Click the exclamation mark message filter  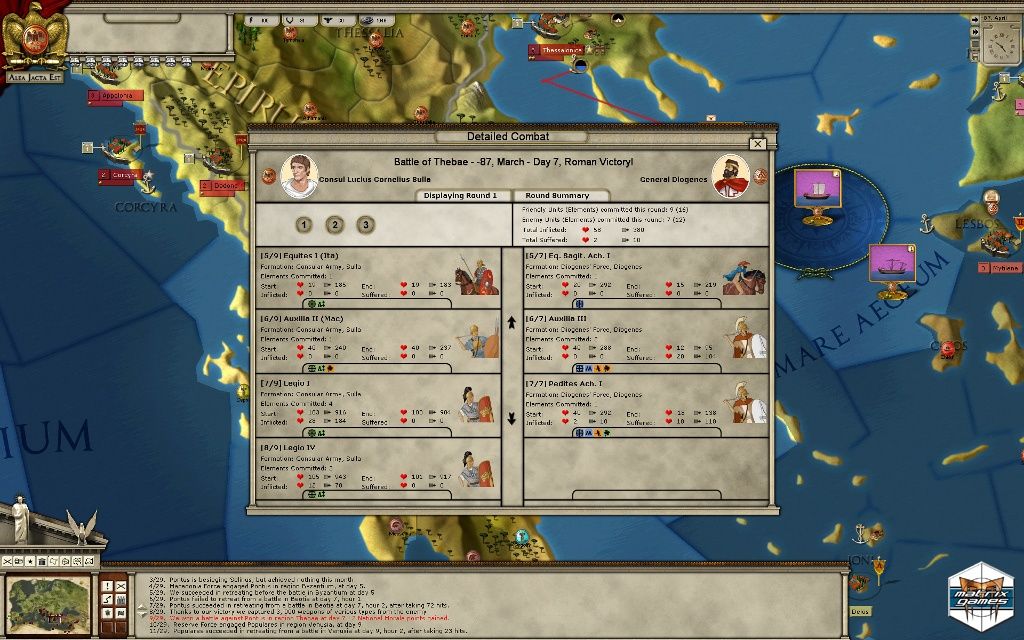(109, 584)
